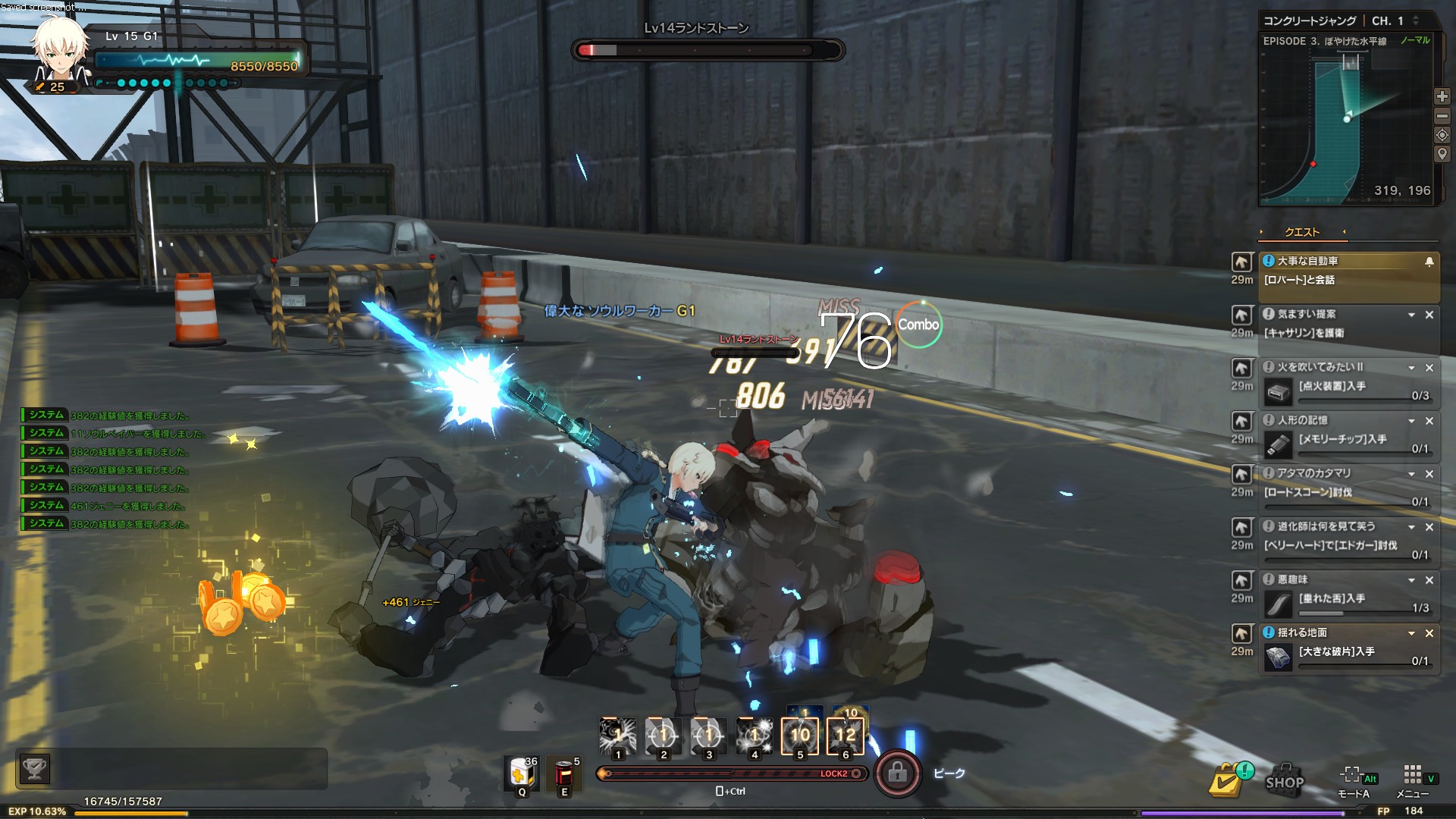
Task: Expand the 火を吹いてみたいII quest dropdown
Action: tap(1411, 368)
